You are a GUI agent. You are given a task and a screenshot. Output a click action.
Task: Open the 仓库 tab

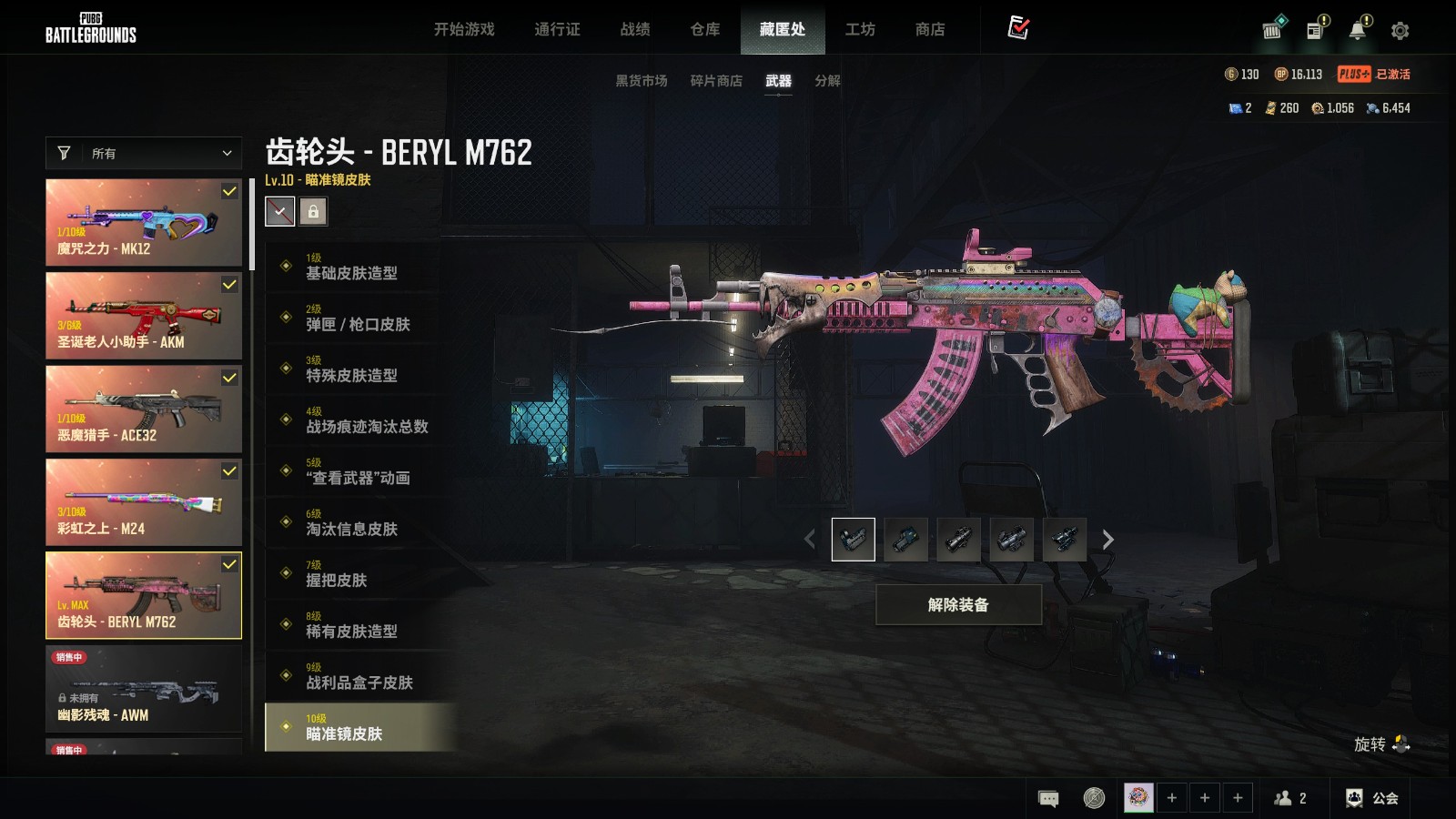[705, 29]
